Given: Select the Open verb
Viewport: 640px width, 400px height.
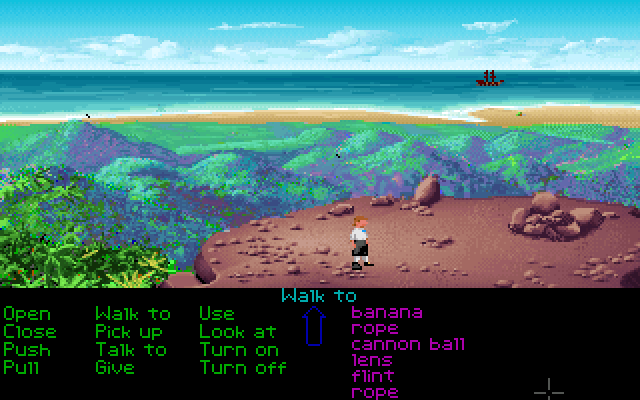Looking at the screenshot, I should 27,314.
